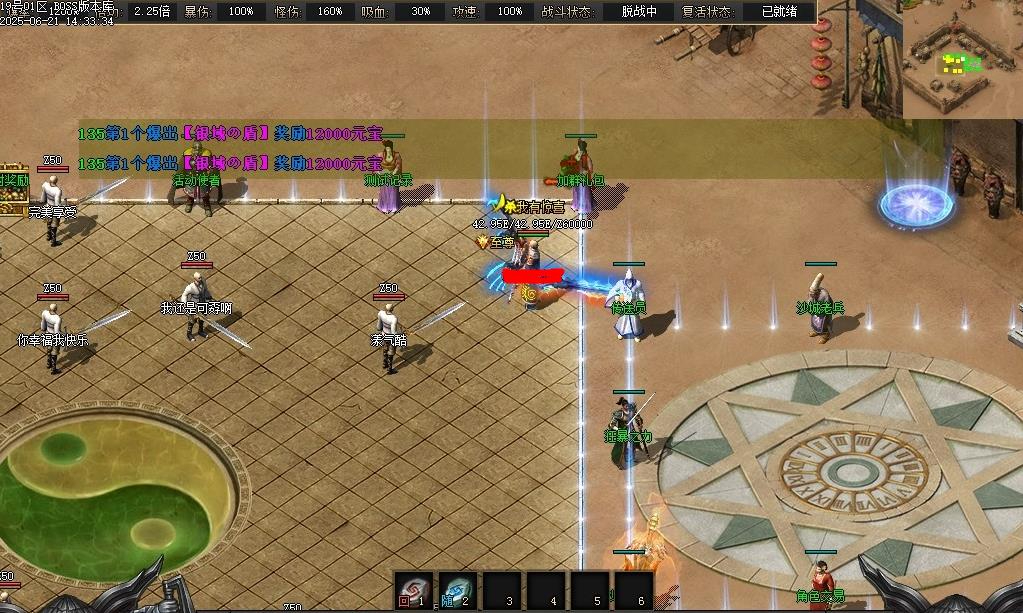Screen dimensions: 1023x613
Task: Use the blue random teleport stone in slot 2
Action: tap(457, 591)
